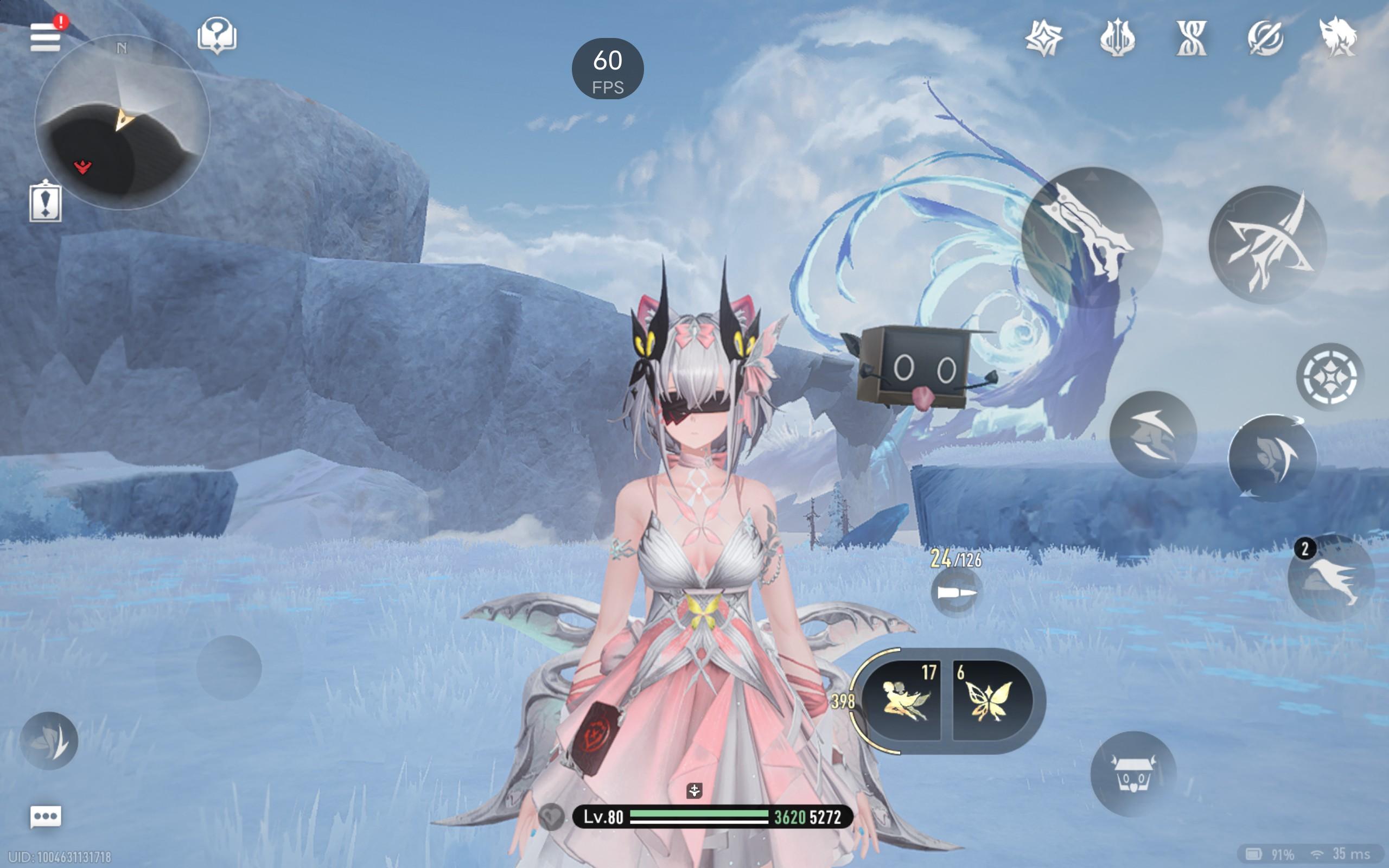The height and width of the screenshot is (868, 1389).
Task: Open the trident emblem top icon
Action: coord(1117,38)
